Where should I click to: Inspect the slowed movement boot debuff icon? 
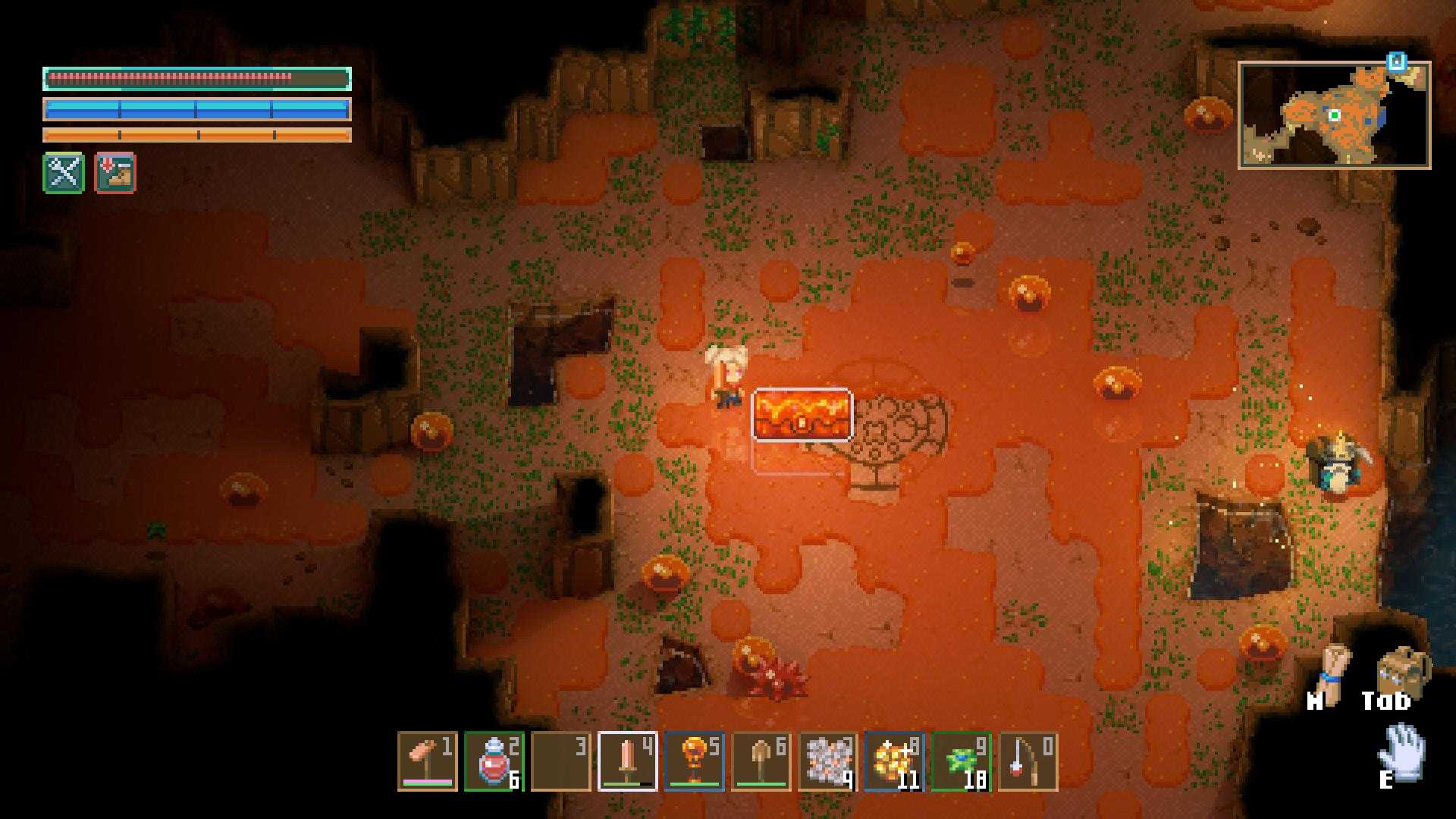tap(115, 173)
